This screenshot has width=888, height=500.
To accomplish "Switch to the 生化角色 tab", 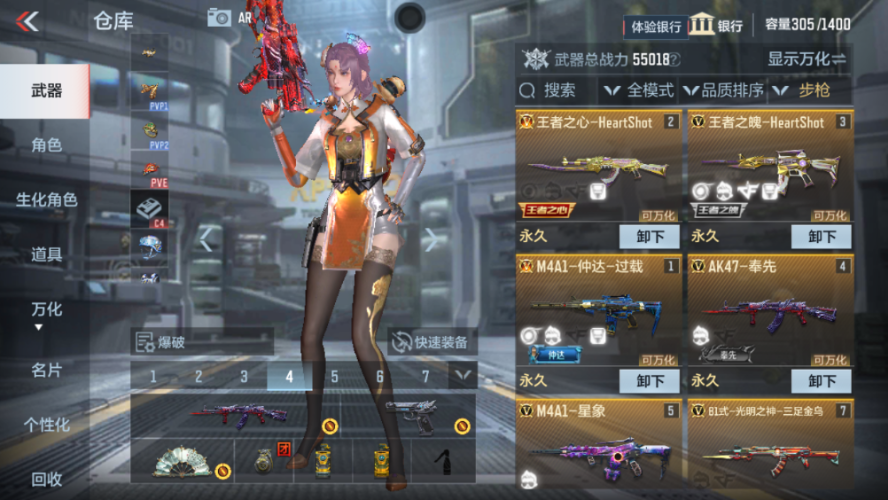I will 46,200.
